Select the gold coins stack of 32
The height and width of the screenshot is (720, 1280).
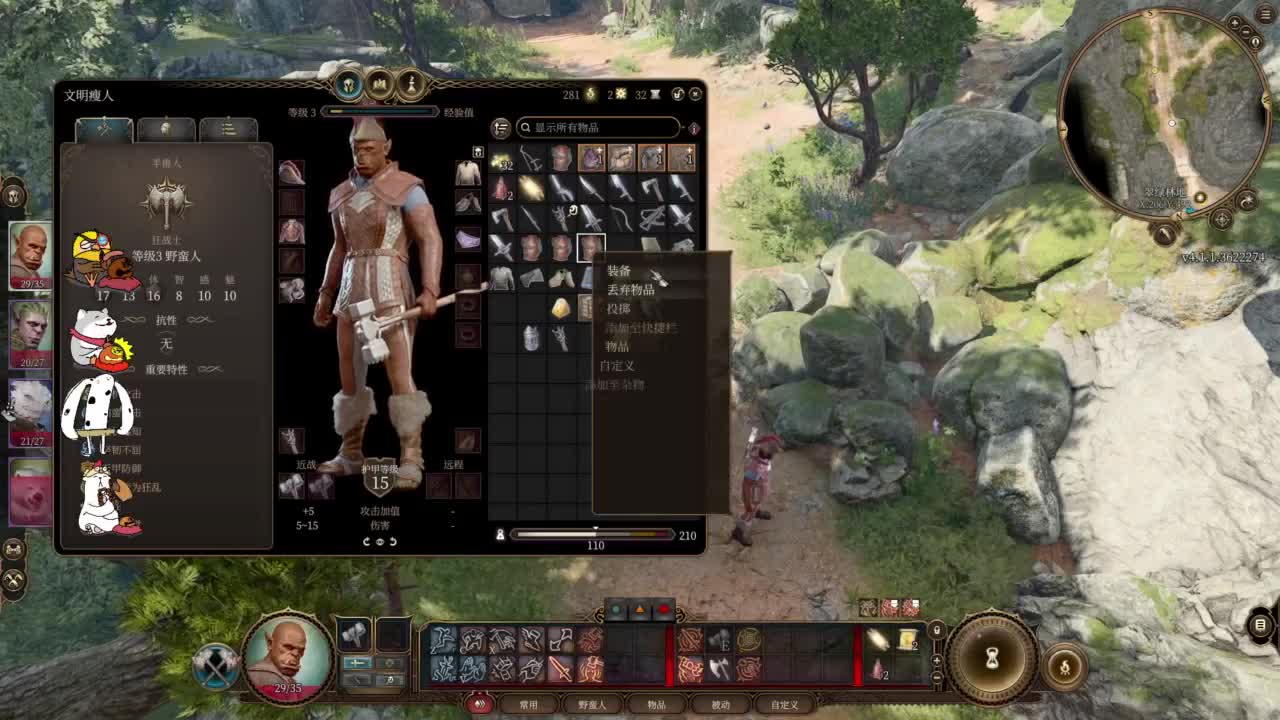click(x=501, y=159)
